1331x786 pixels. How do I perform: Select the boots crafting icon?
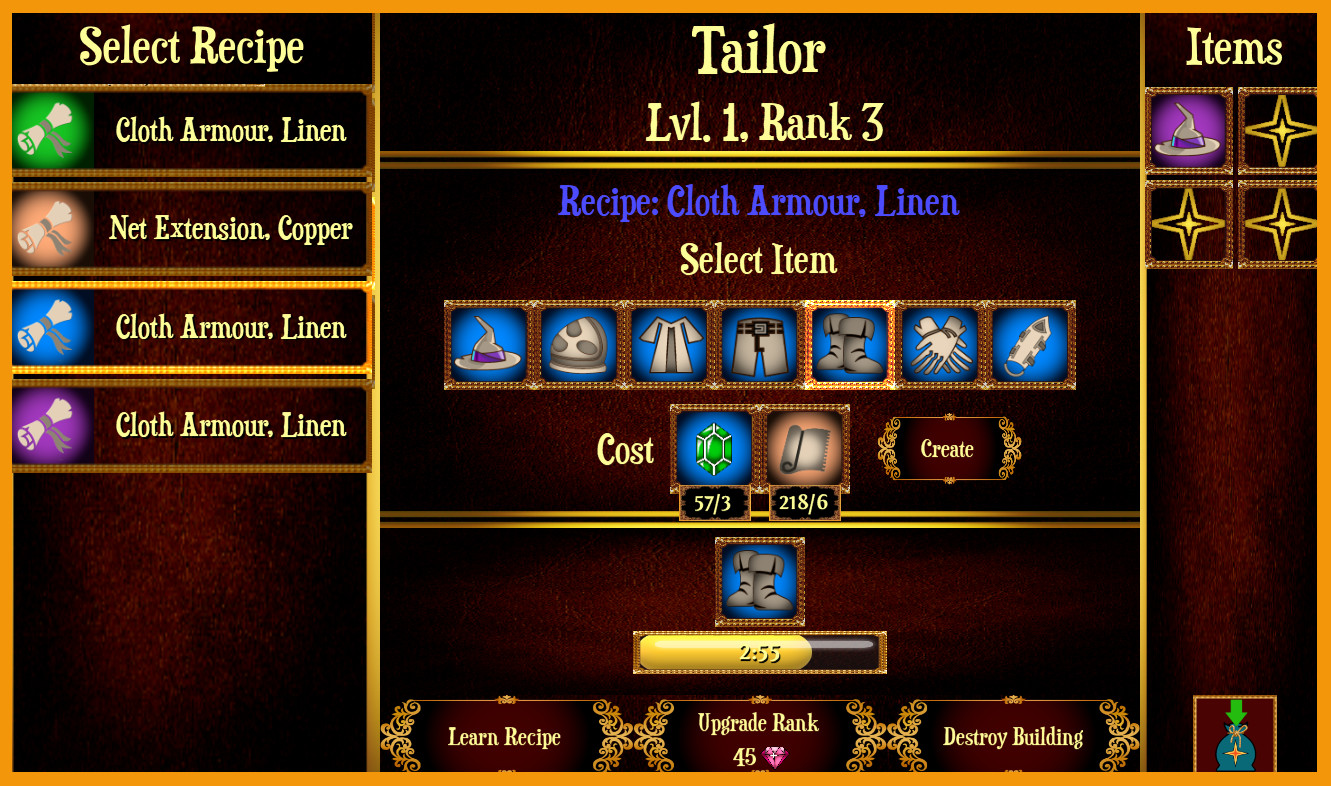tap(848, 344)
